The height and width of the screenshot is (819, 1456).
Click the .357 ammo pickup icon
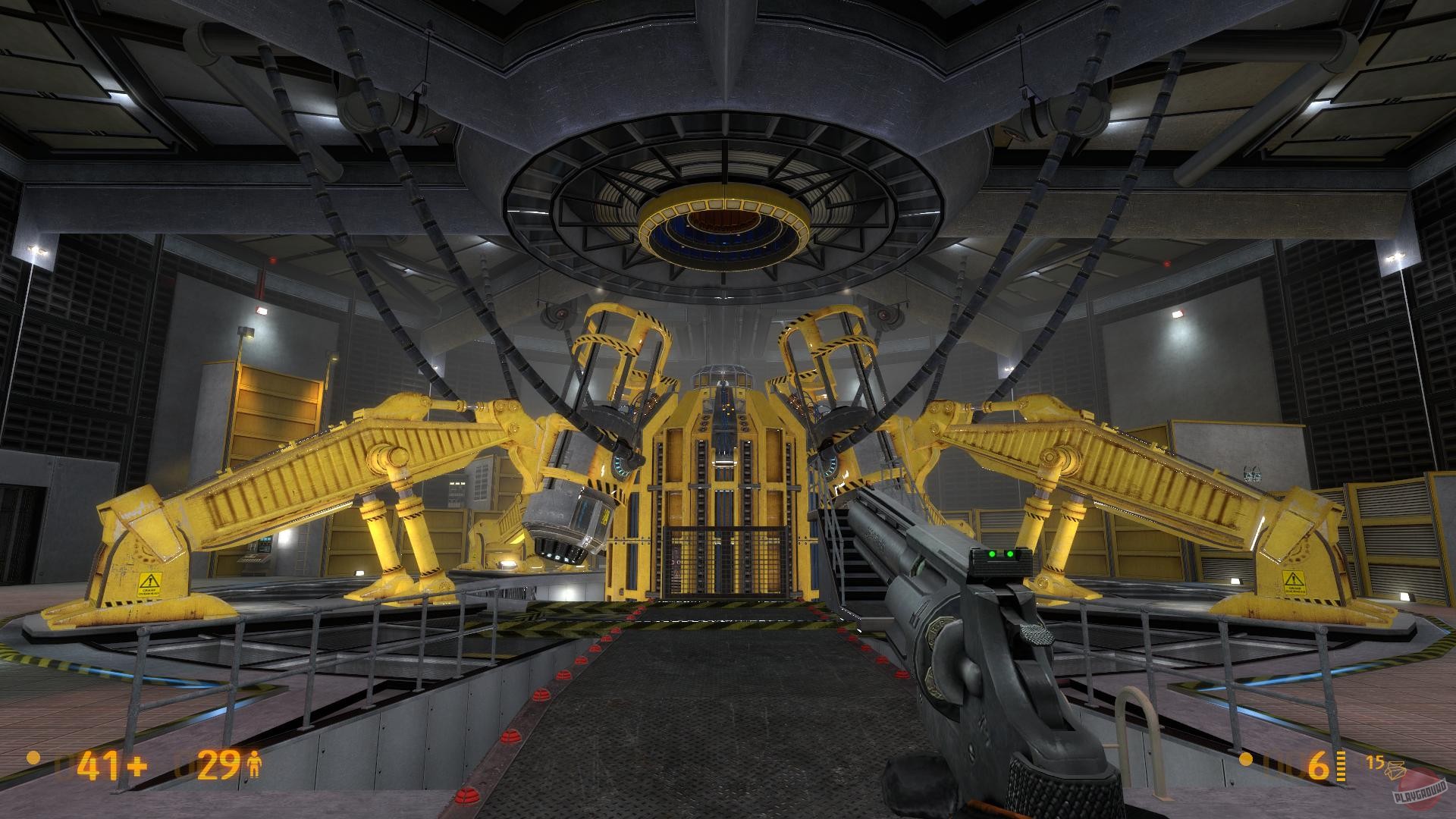pos(1395,769)
